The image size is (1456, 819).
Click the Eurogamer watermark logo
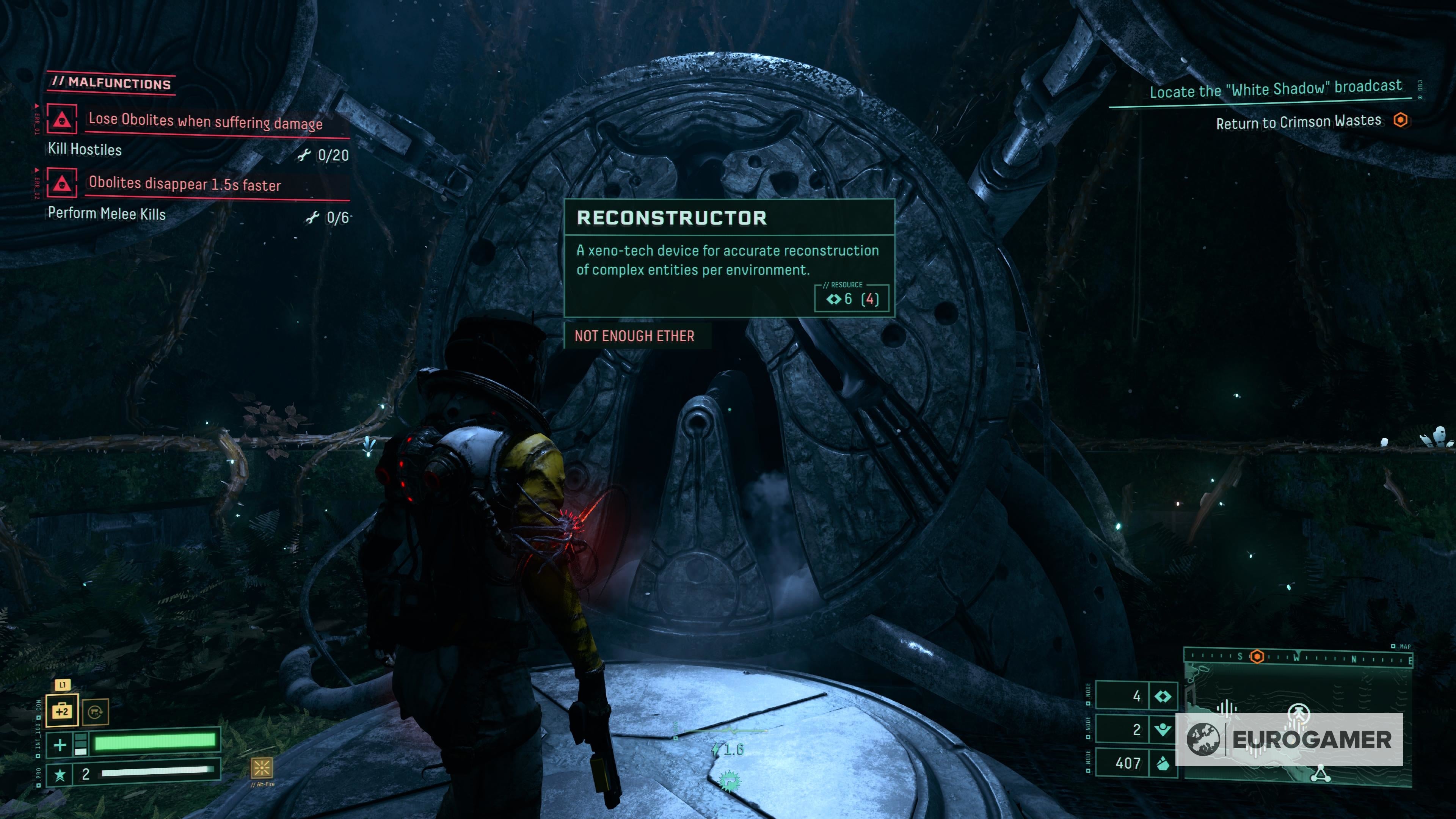click(x=1289, y=739)
